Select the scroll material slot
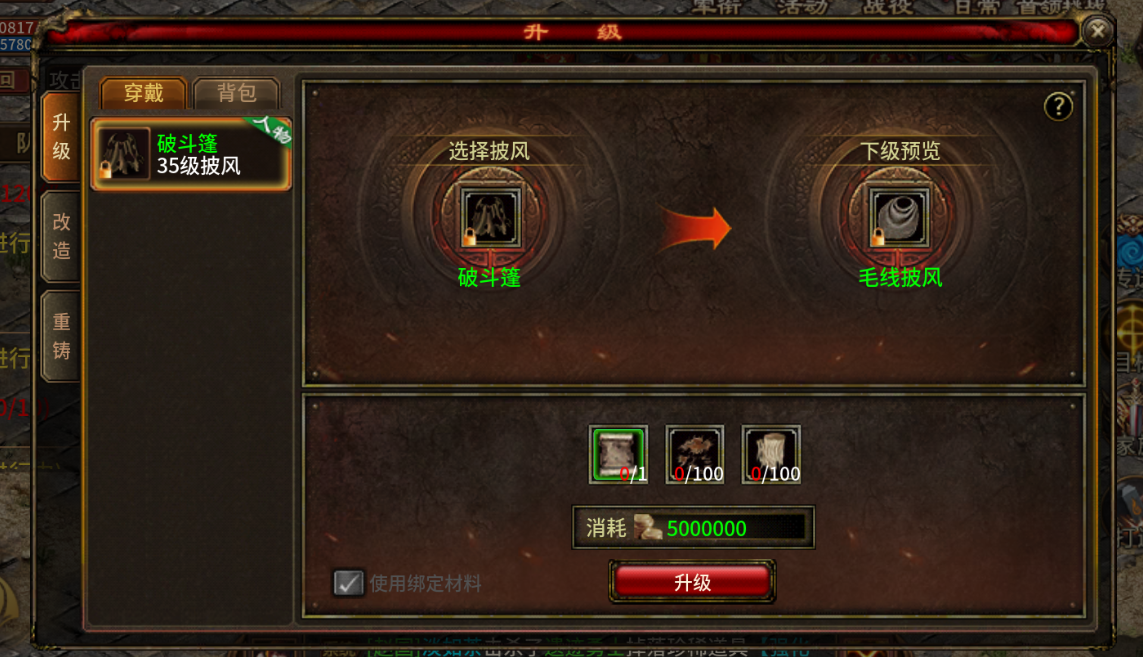Image resolution: width=1143 pixels, height=657 pixels. click(618, 454)
